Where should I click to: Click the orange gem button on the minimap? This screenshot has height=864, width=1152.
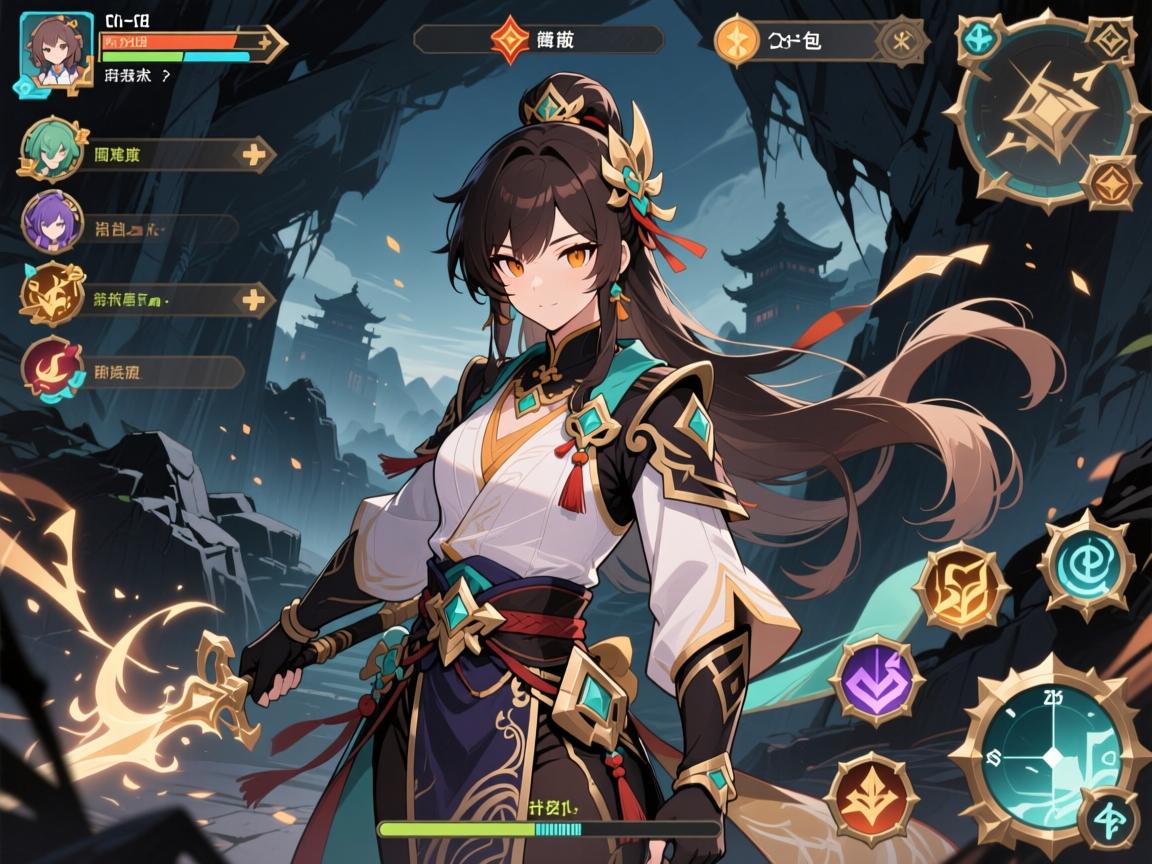[1111, 181]
